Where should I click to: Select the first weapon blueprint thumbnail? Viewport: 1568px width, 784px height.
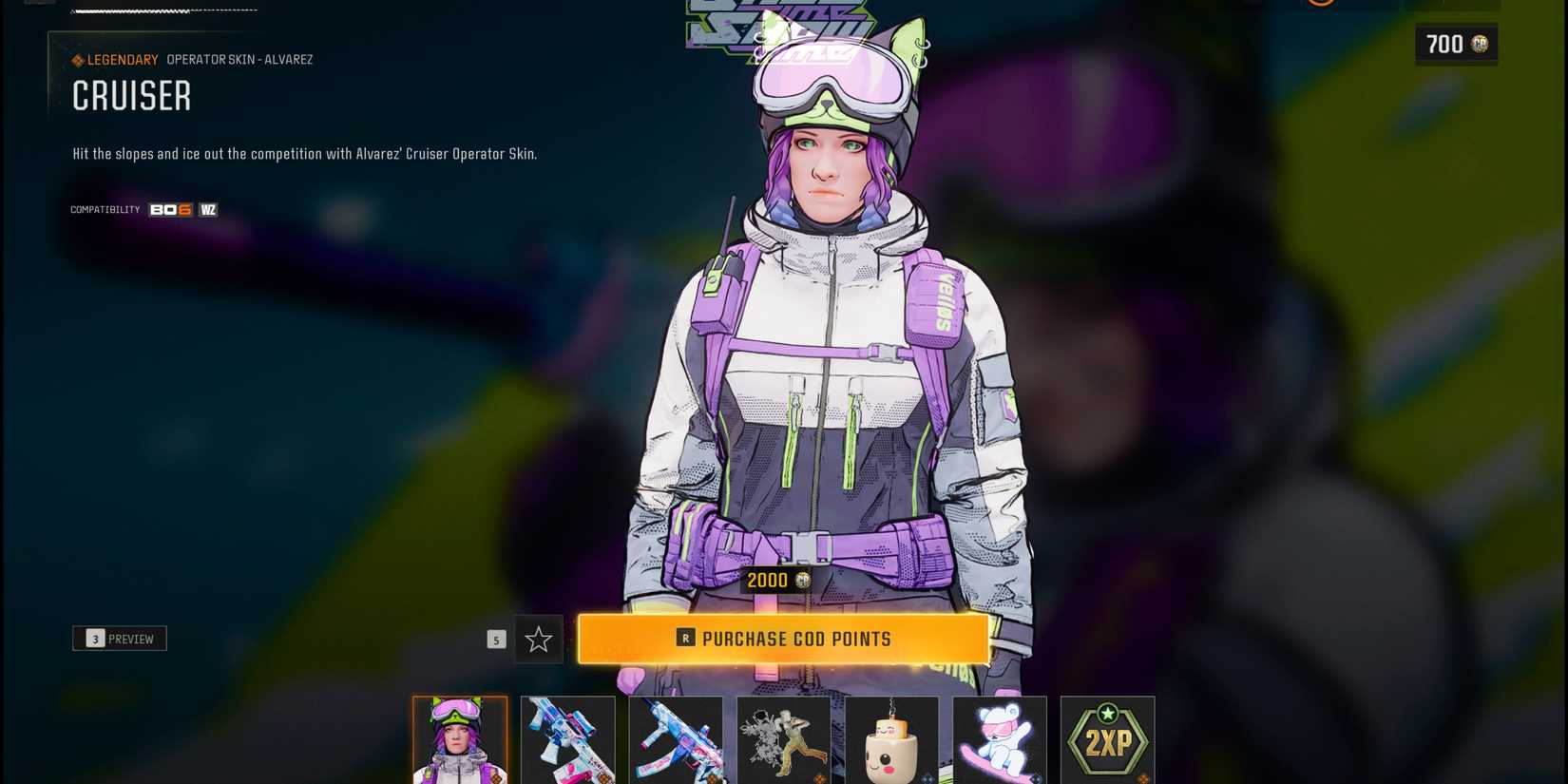pos(567,741)
